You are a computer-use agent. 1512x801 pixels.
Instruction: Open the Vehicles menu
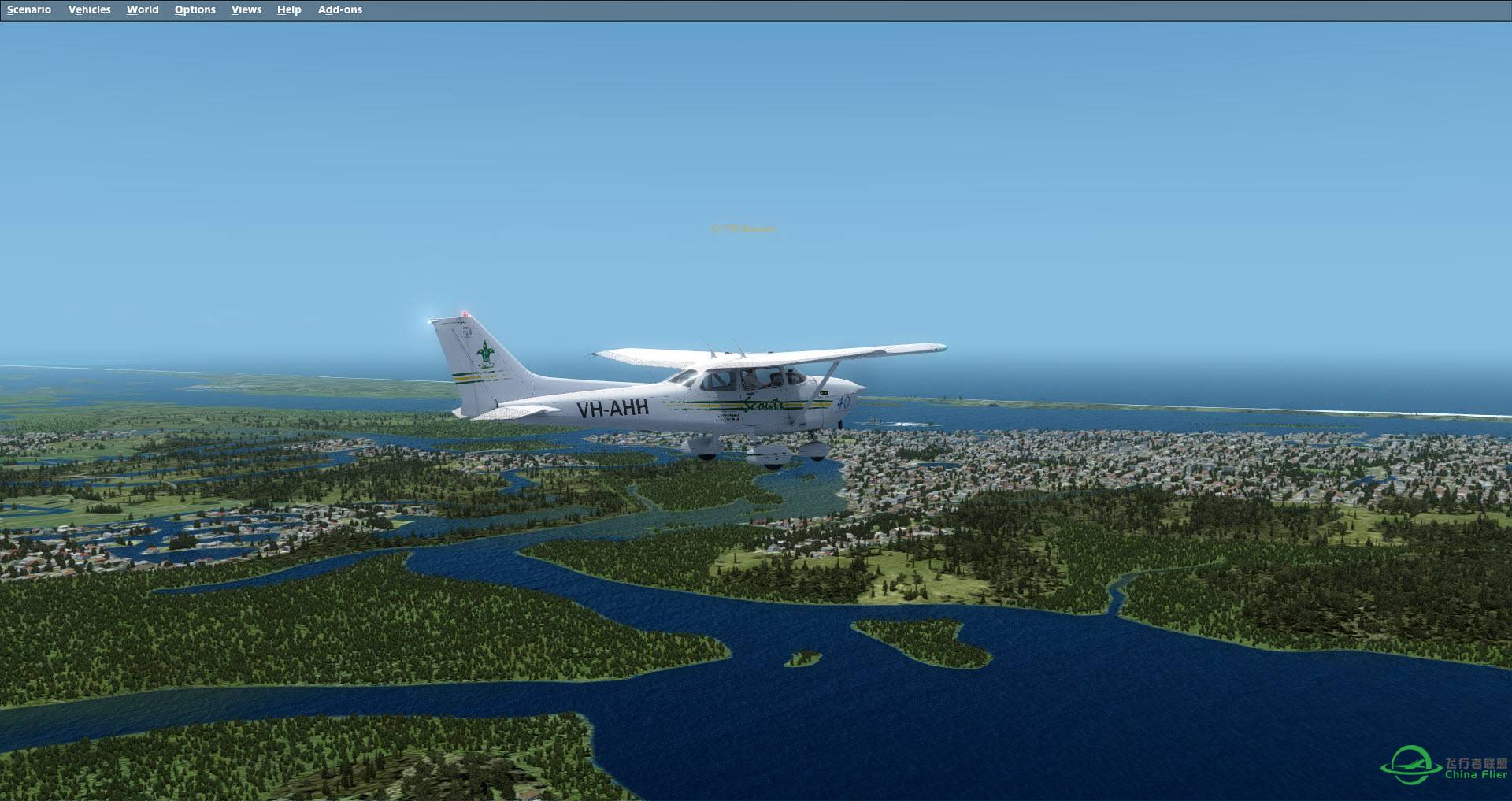pos(89,9)
